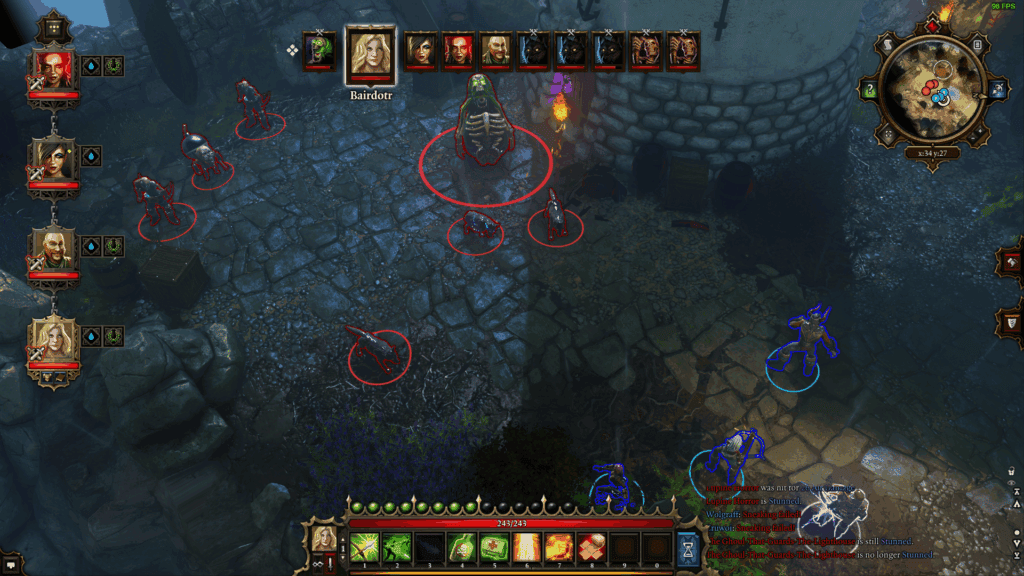Click the green skull enemy turn portrait
The image size is (1024, 576).
(319, 50)
